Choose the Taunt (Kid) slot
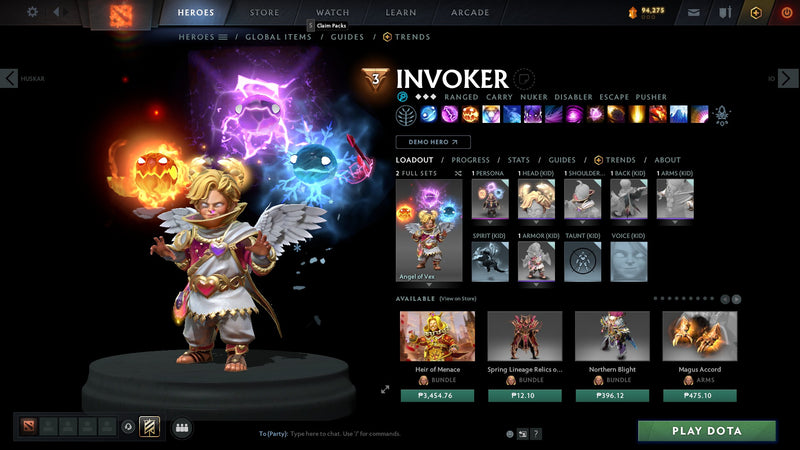The image size is (800, 450). point(583,261)
